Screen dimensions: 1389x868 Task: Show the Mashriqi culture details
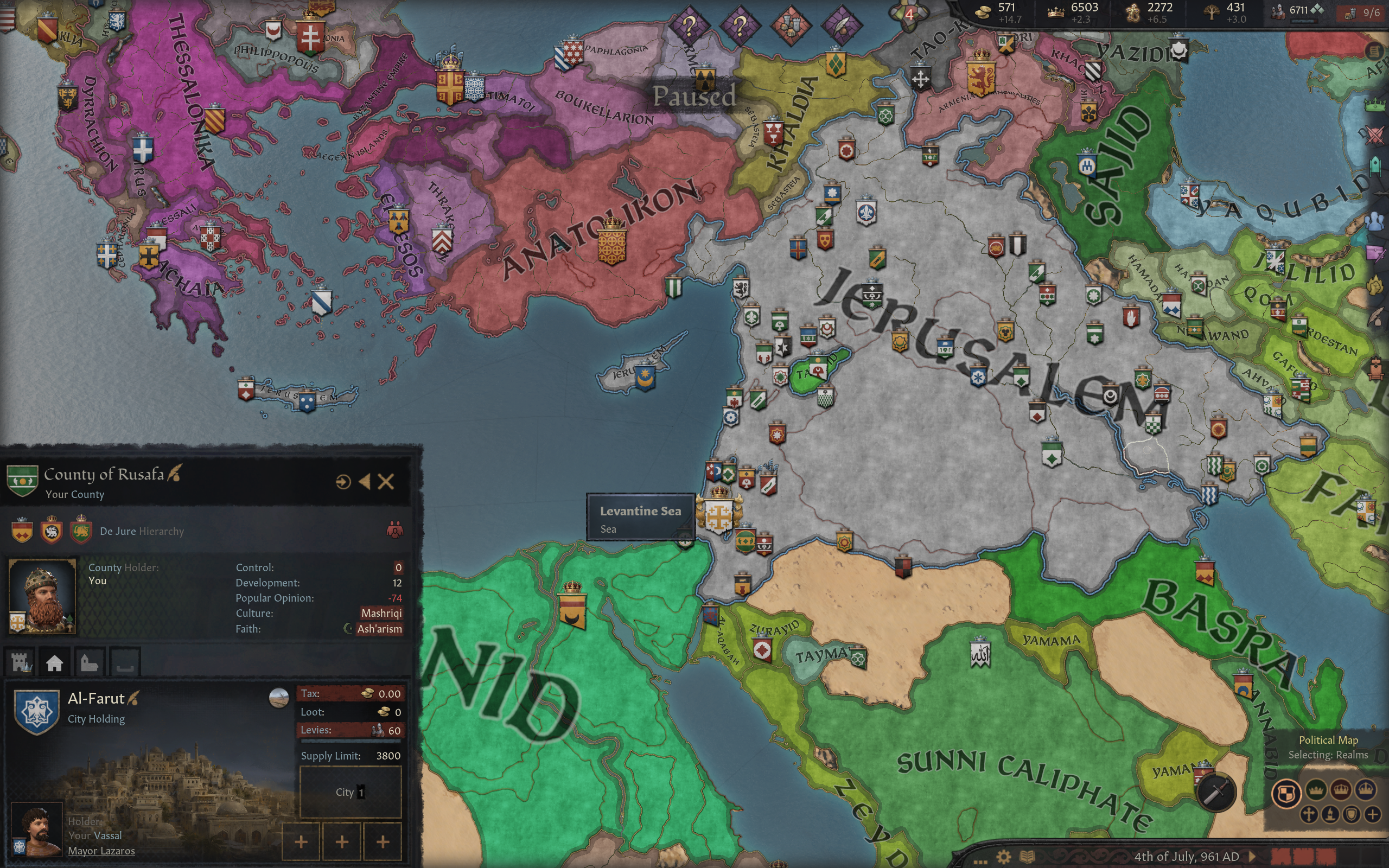coord(381,613)
